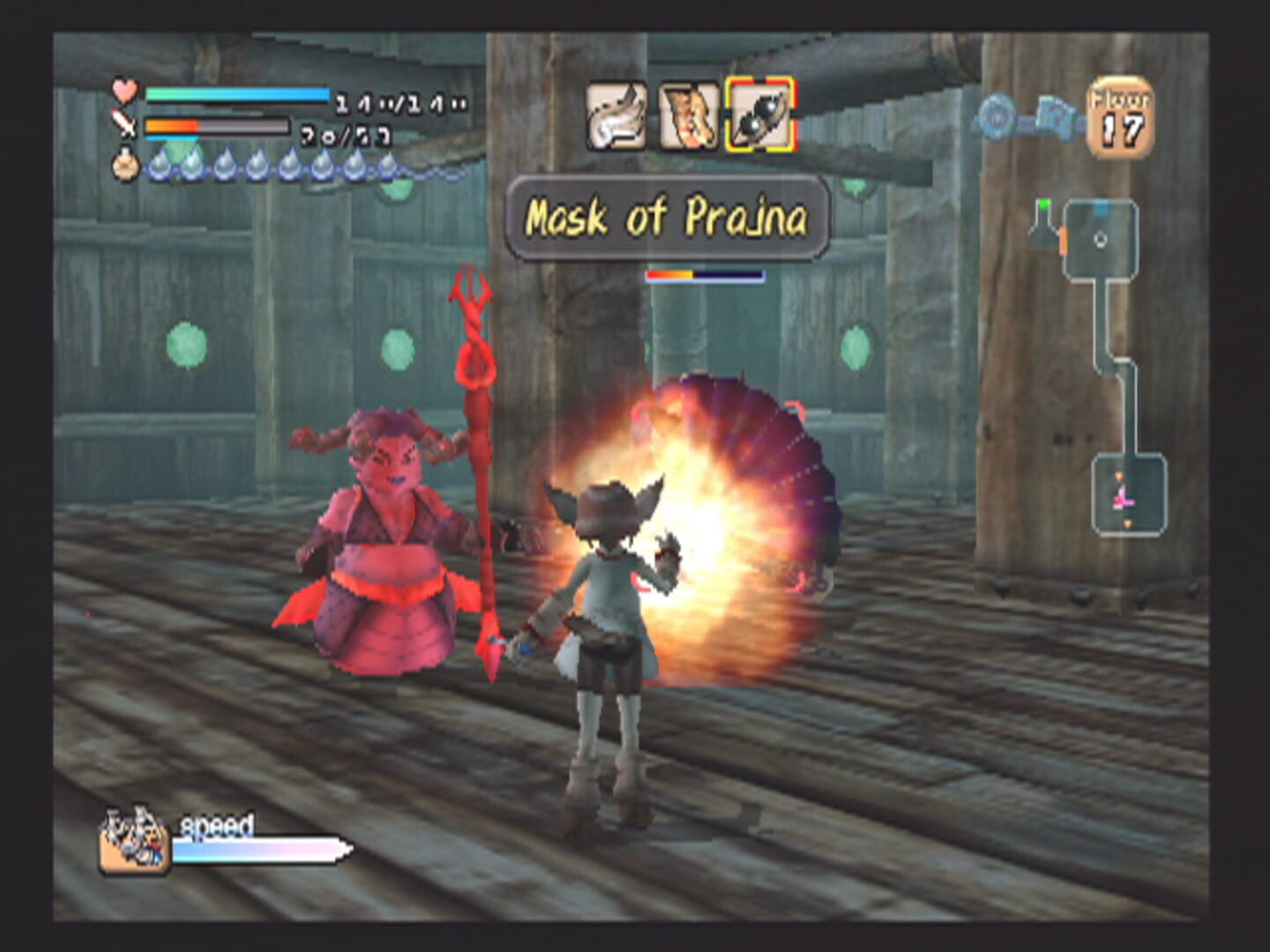Select the sword icon next to the weapon gauge

(124, 125)
